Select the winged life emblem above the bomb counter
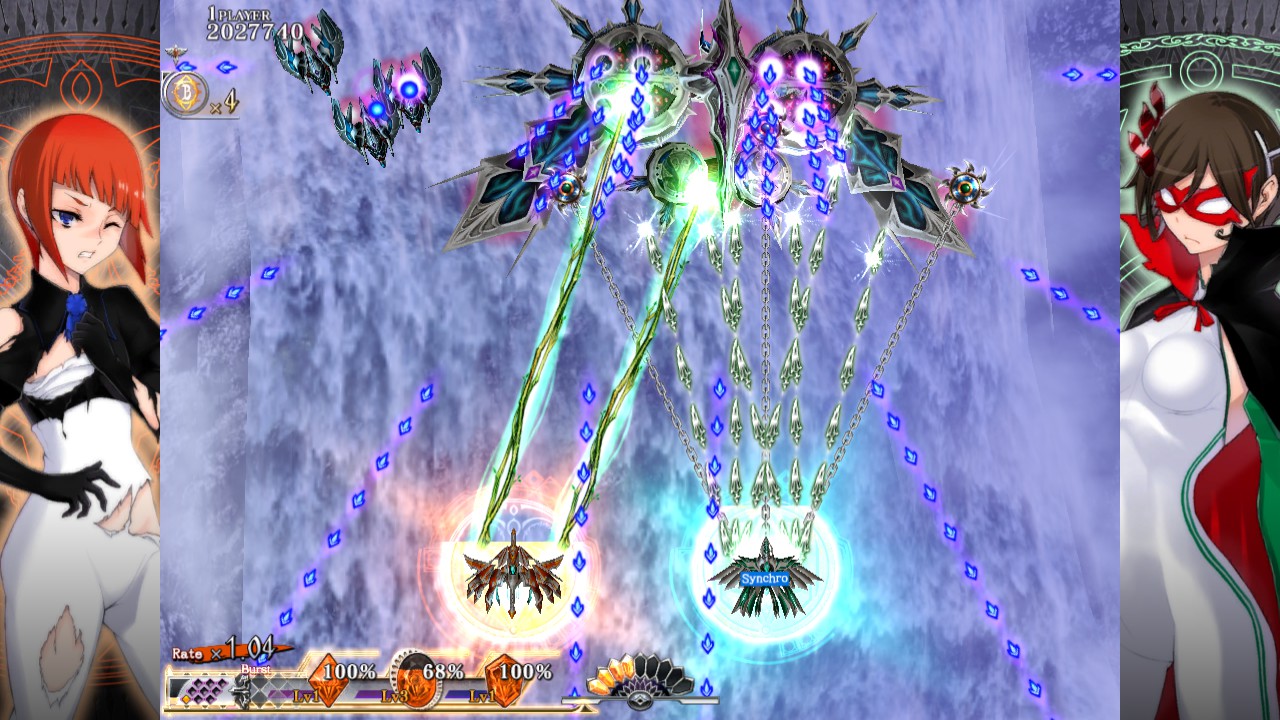Image resolution: width=1280 pixels, height=720 pixels. 176,53
